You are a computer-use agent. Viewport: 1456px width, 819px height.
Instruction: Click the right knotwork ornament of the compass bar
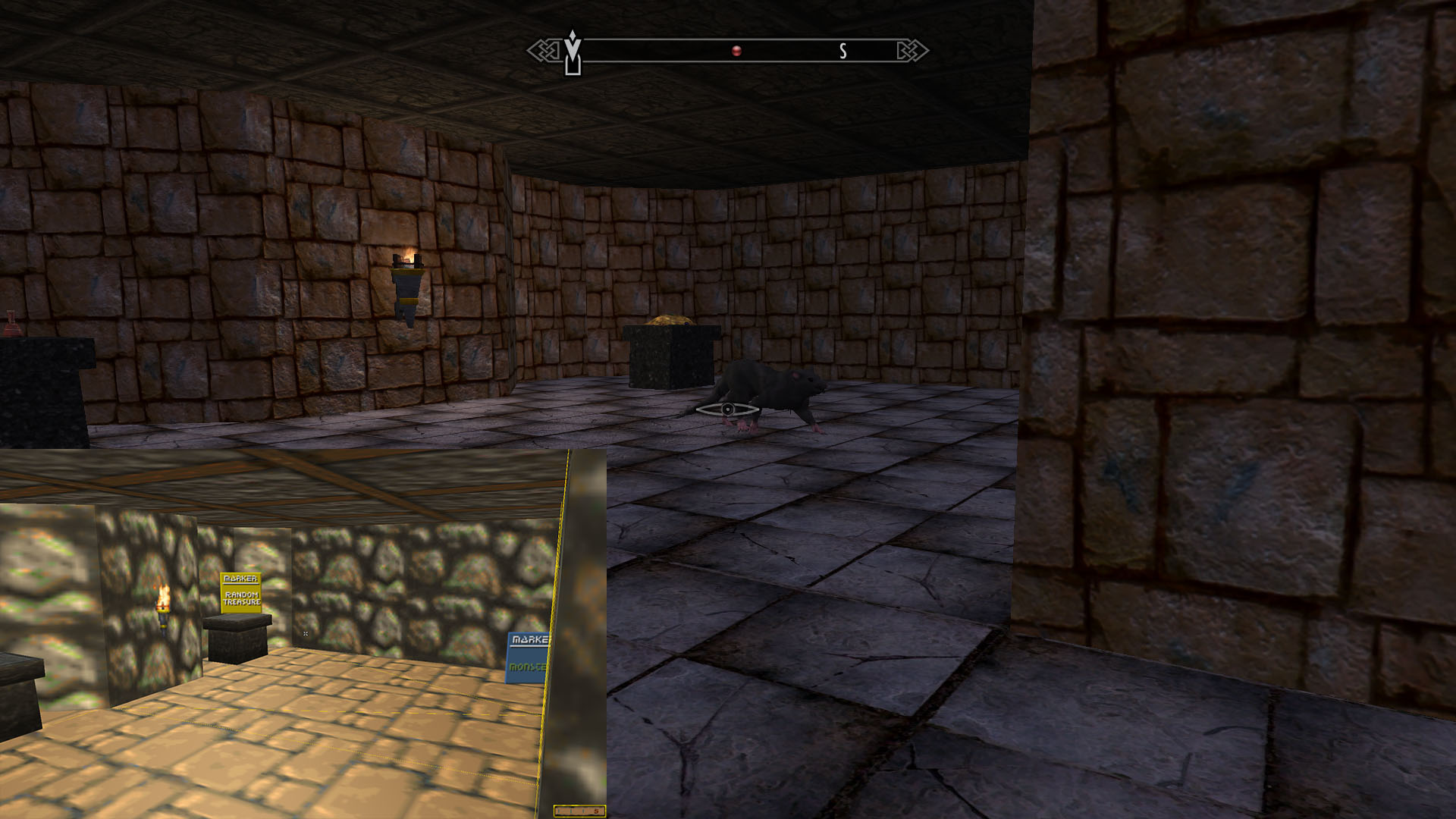pos(915,50)
